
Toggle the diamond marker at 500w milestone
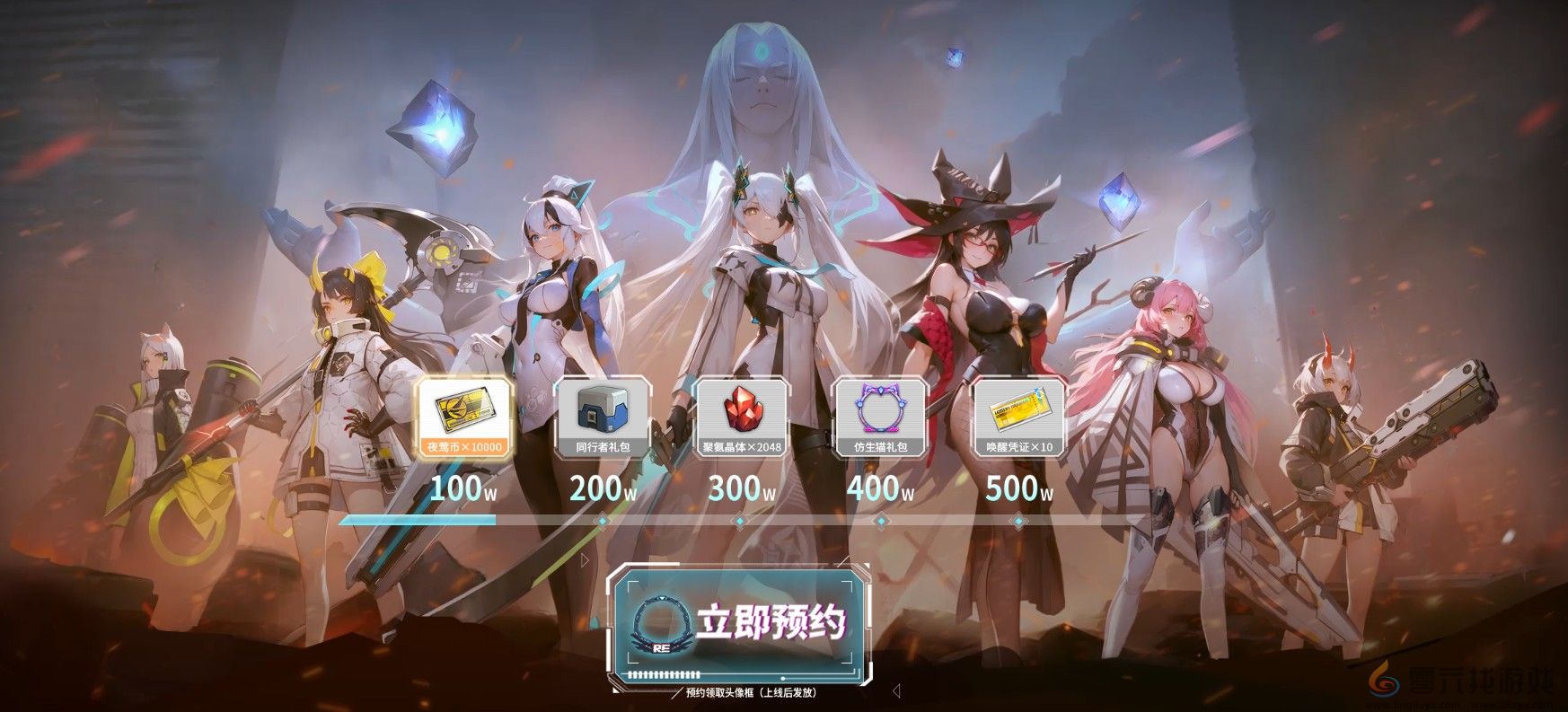click(x=1017, y=519)
